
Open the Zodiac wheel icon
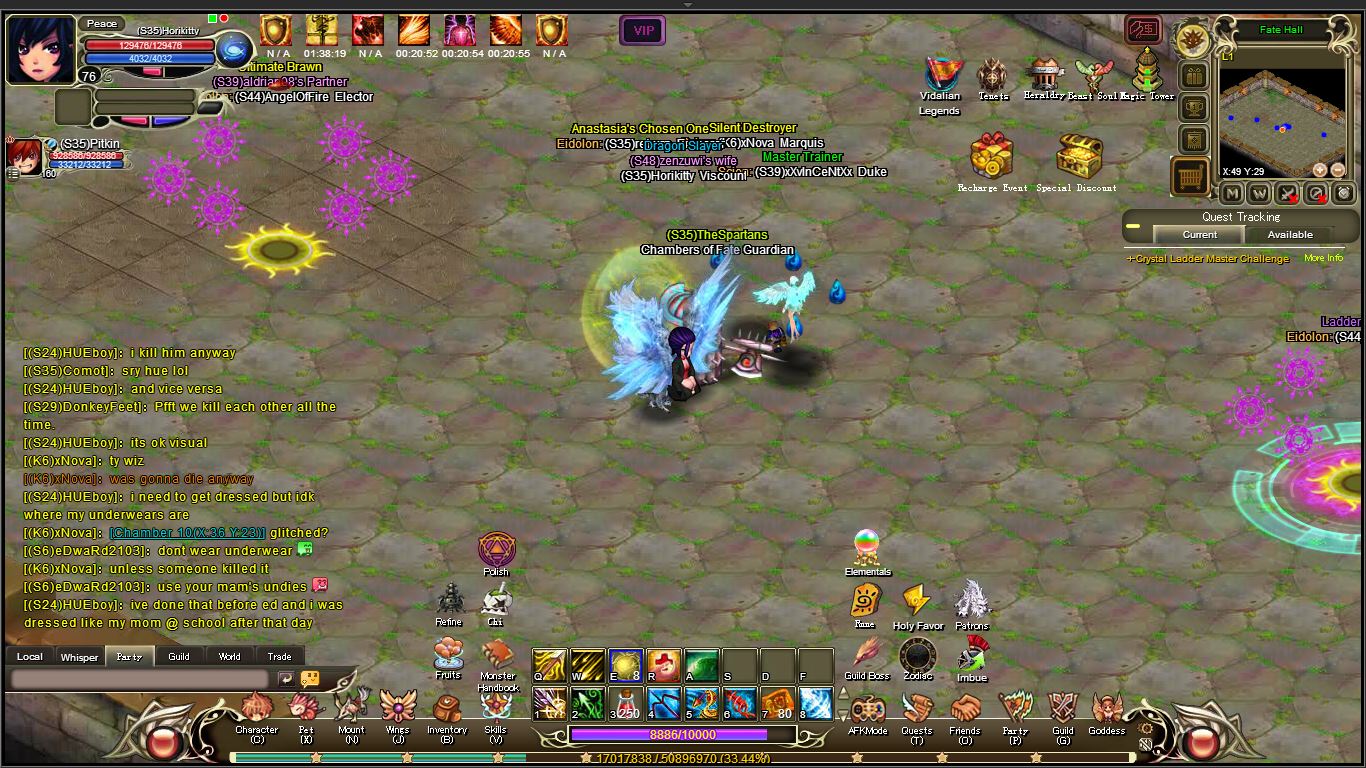917,657
